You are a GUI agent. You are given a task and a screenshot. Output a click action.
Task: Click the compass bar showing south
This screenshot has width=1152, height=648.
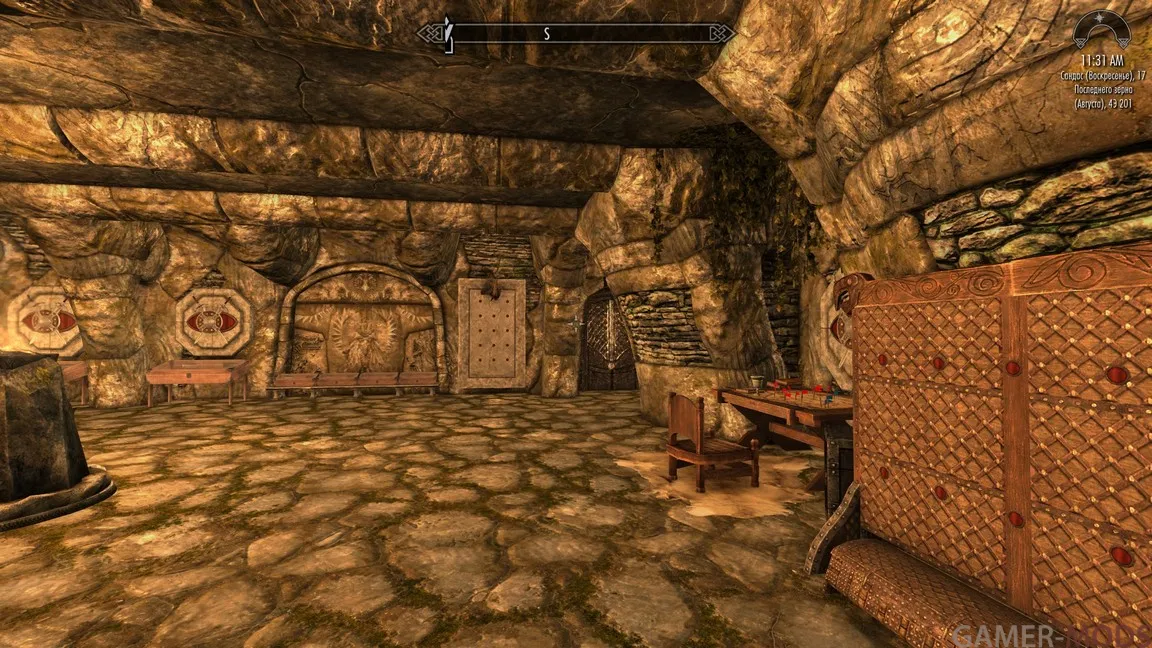click(575, 33)
